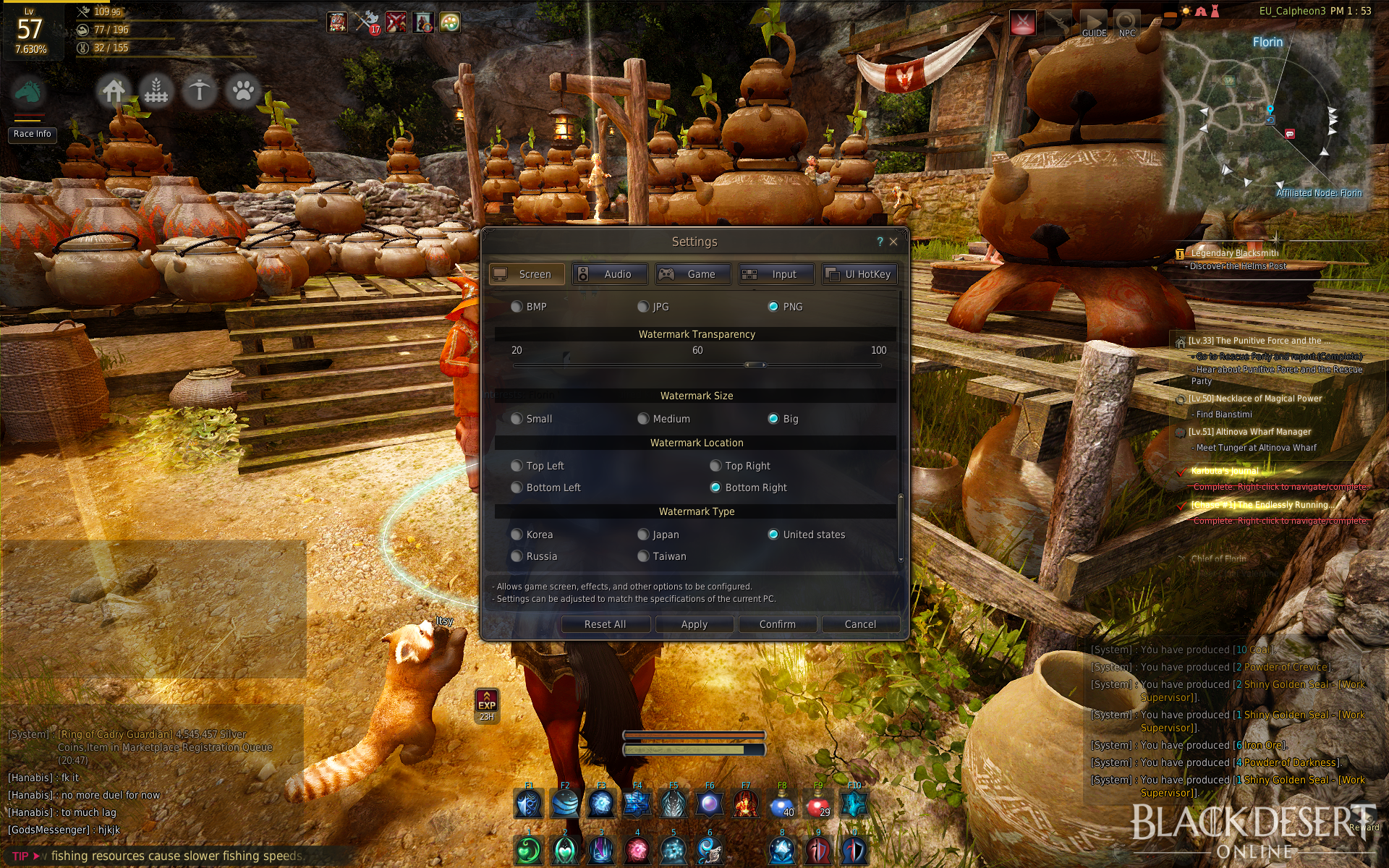1389x868 pixels.
Task: Click the Reset All button
Action: pos(605,624)
